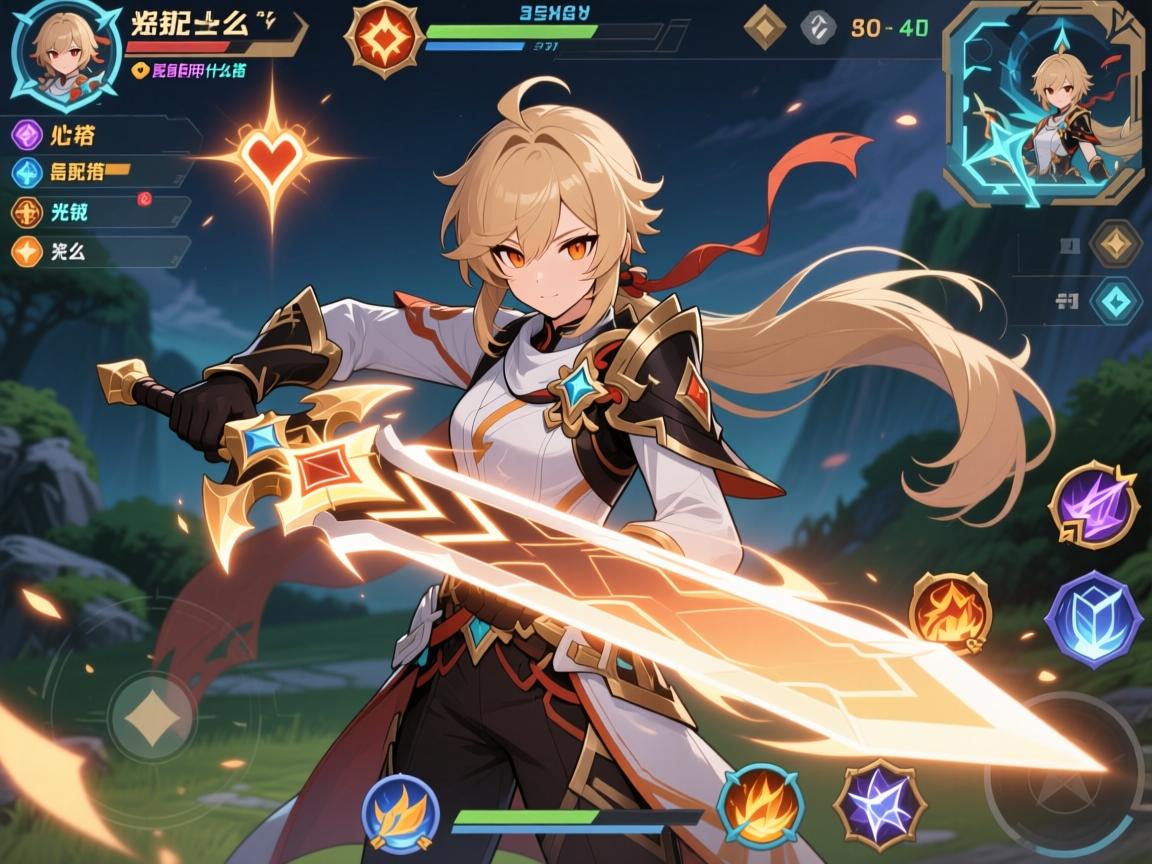Tap the gray round icon beside 30-40
The width and height of the screenshot is (1152, 864).
[817, 28]
